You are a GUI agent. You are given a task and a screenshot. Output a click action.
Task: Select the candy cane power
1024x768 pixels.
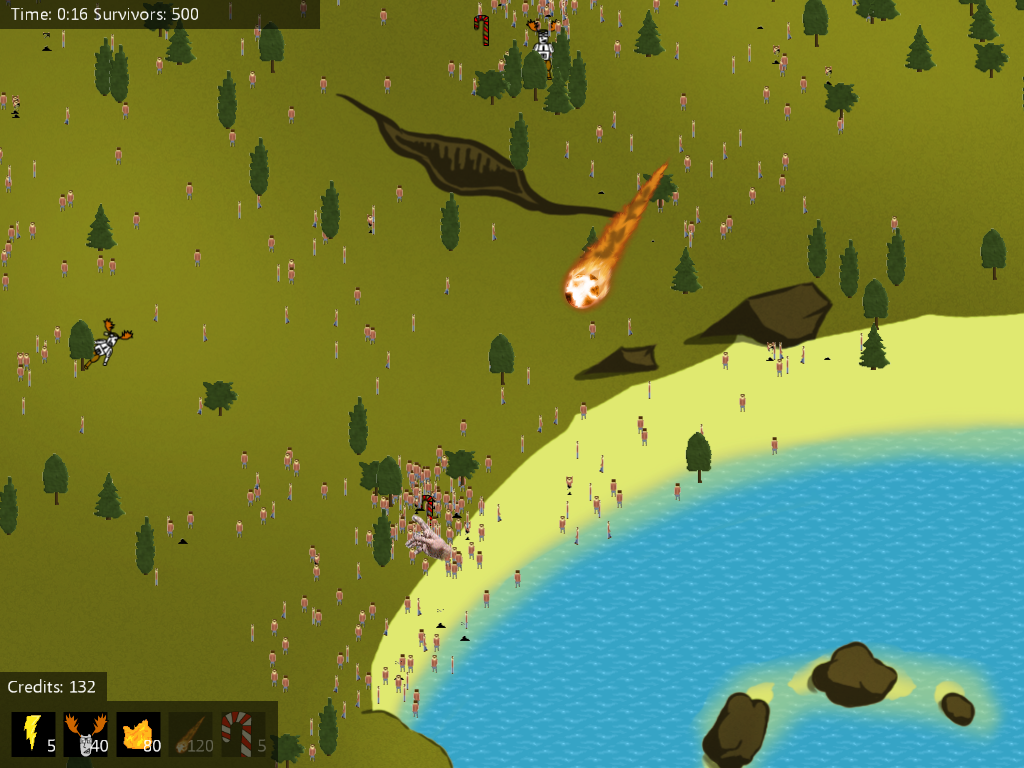243,733
